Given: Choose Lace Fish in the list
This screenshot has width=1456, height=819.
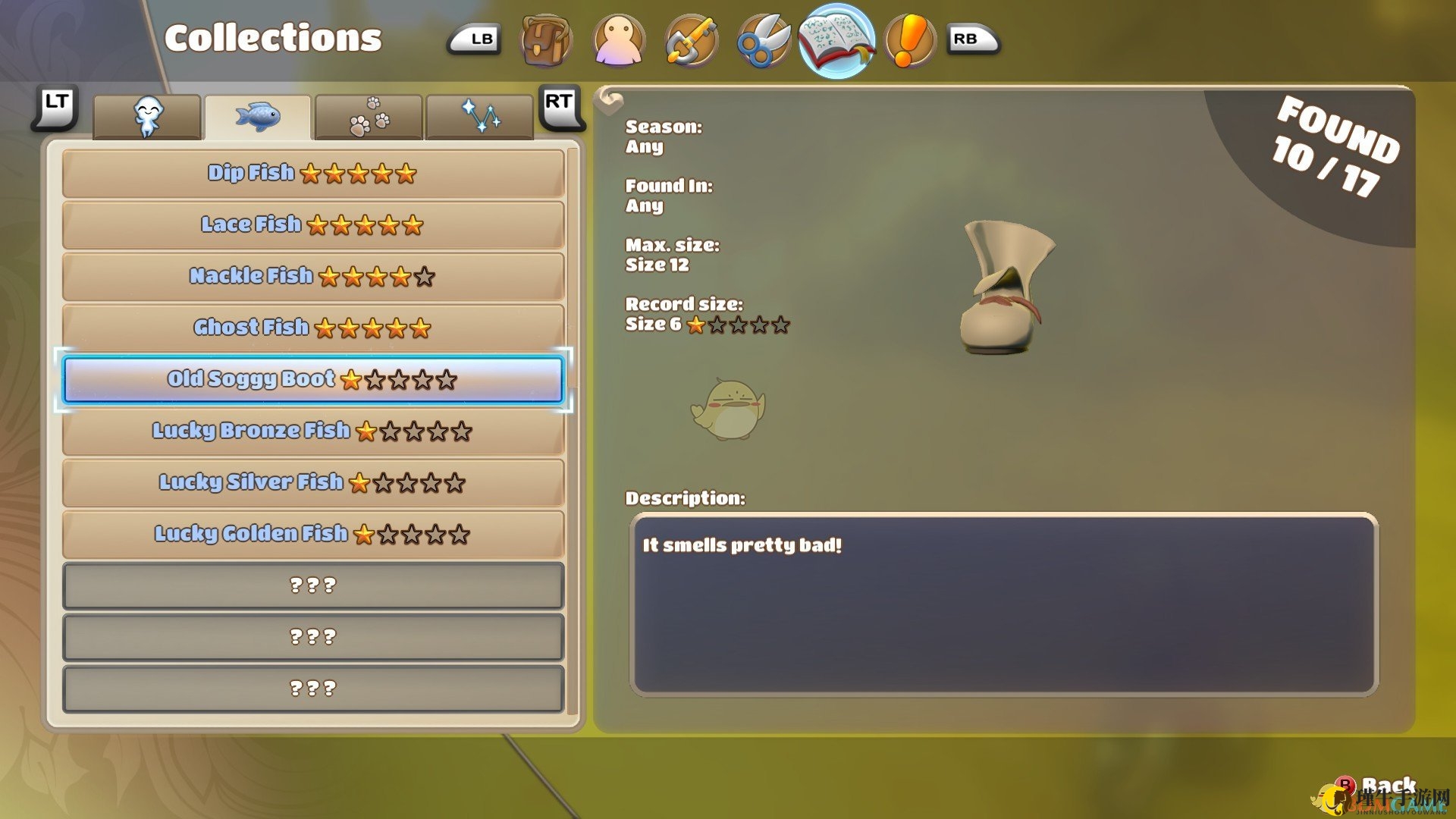Looking at the screenshot, I should tap(312, 225).
